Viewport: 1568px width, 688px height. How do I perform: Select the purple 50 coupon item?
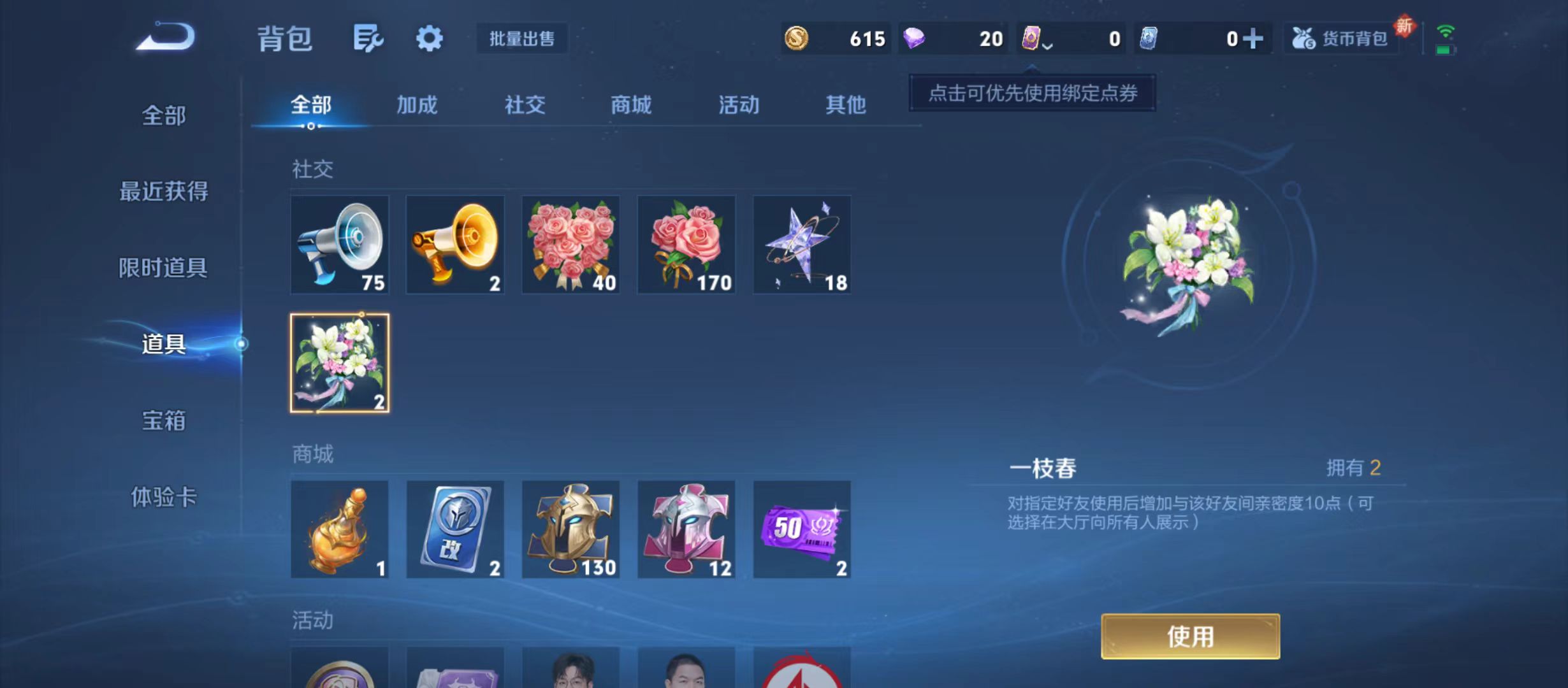click(802, 530)
